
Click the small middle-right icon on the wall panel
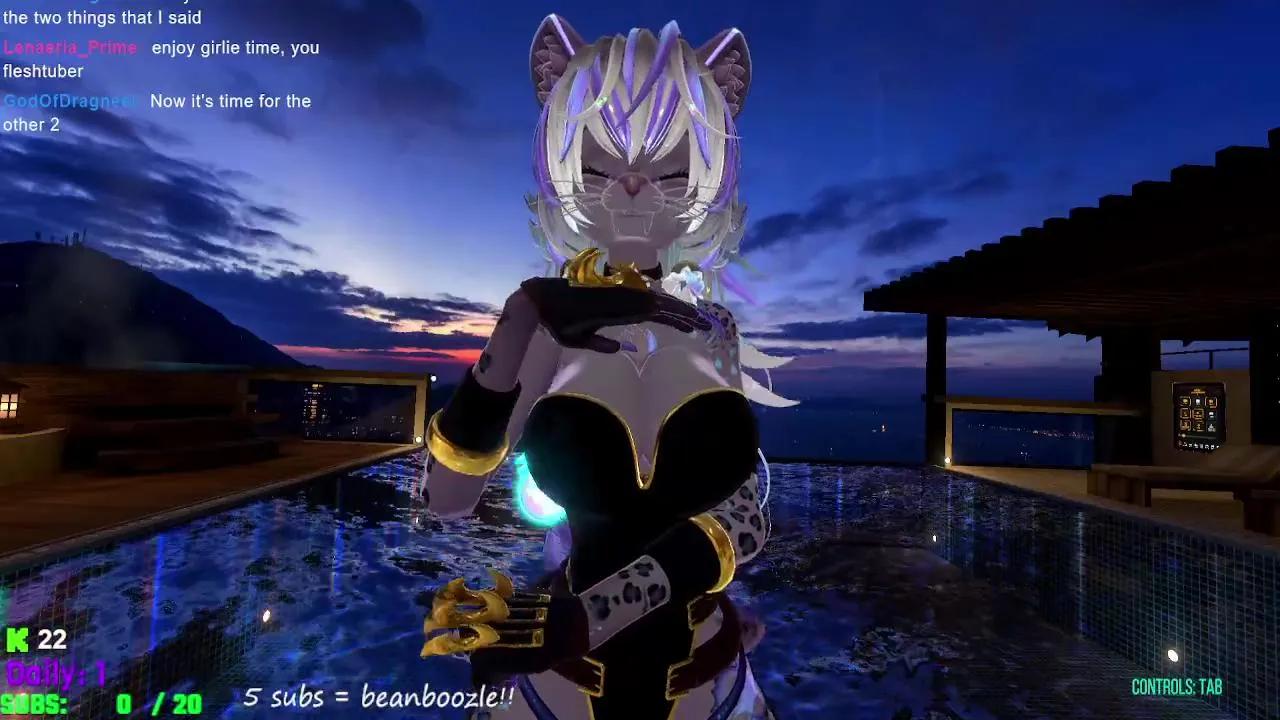pos(1212,414)
